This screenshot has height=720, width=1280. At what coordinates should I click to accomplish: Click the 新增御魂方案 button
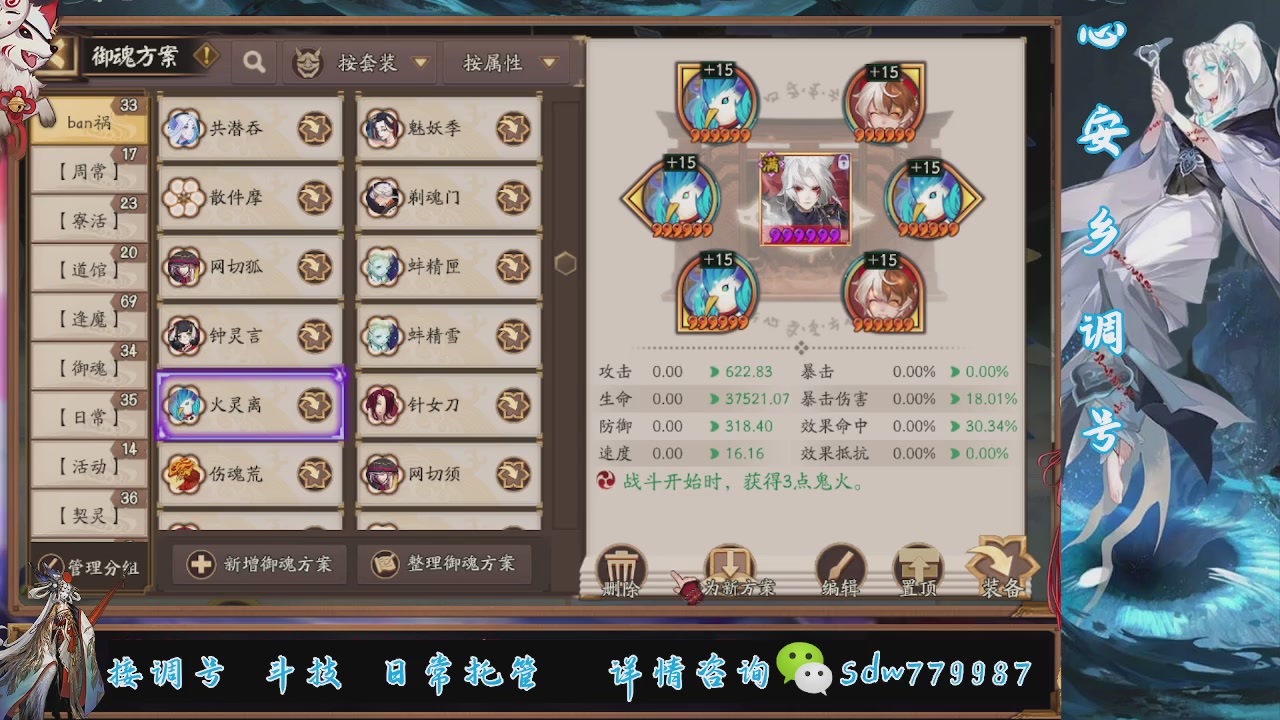click(258, 564)
